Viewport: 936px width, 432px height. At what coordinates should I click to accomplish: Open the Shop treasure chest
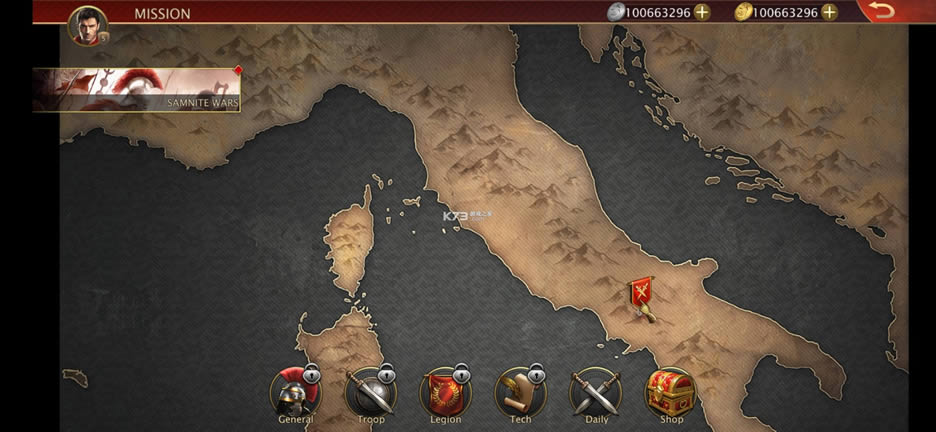tap(671, 393)
